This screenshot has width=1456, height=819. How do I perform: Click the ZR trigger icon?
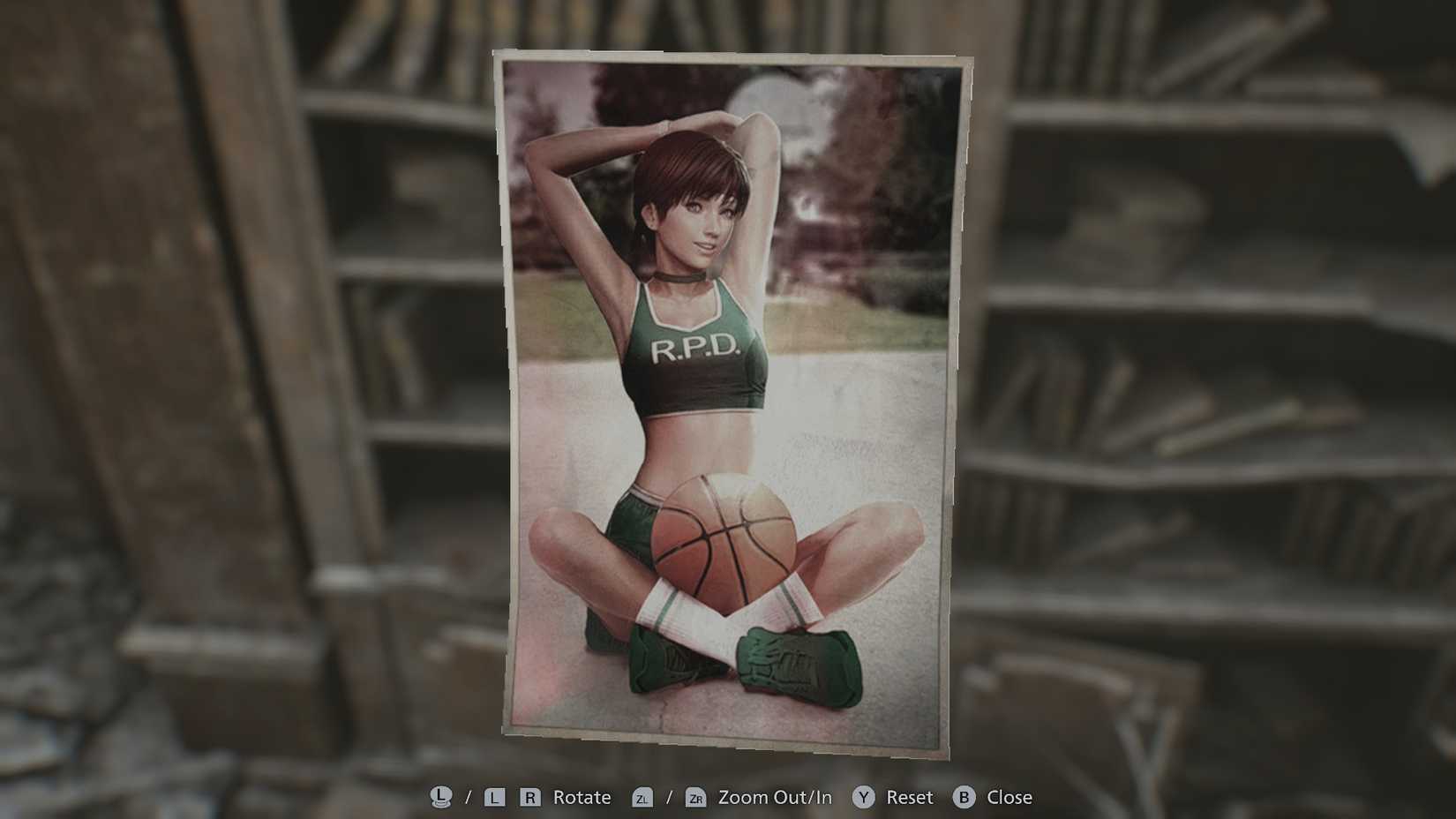pos(698,797)
